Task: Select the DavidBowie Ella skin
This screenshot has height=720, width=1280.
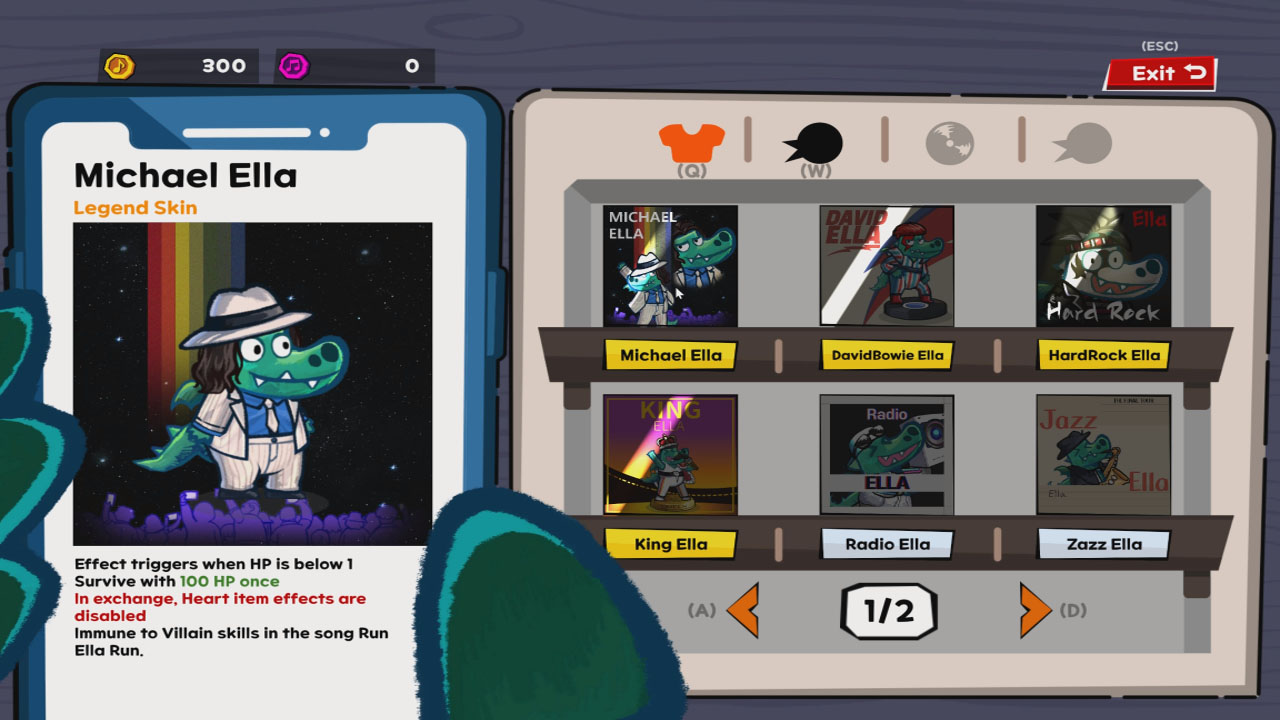Action: point(887,354)
